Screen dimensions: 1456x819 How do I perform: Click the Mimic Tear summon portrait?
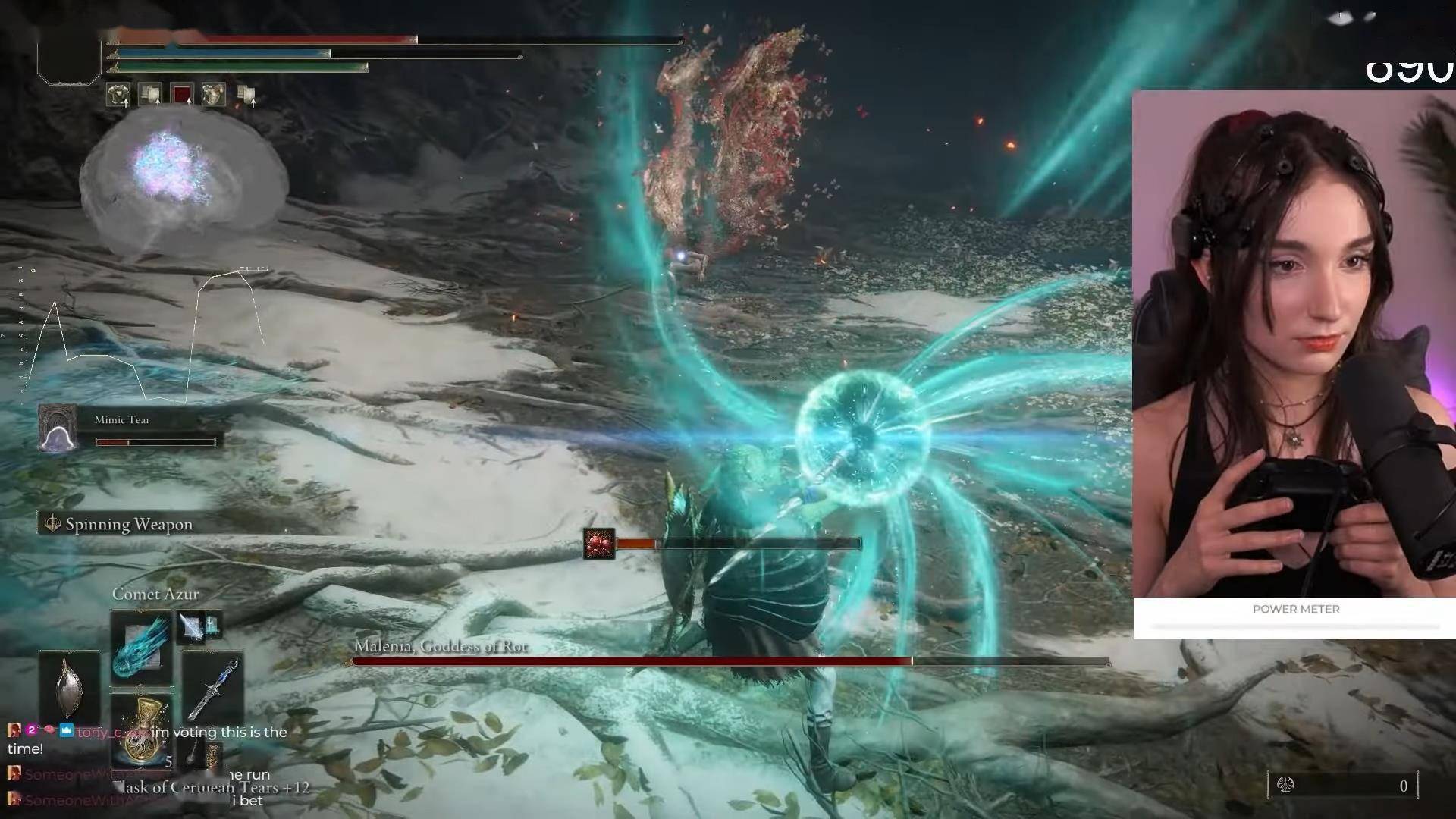point(58,429)
